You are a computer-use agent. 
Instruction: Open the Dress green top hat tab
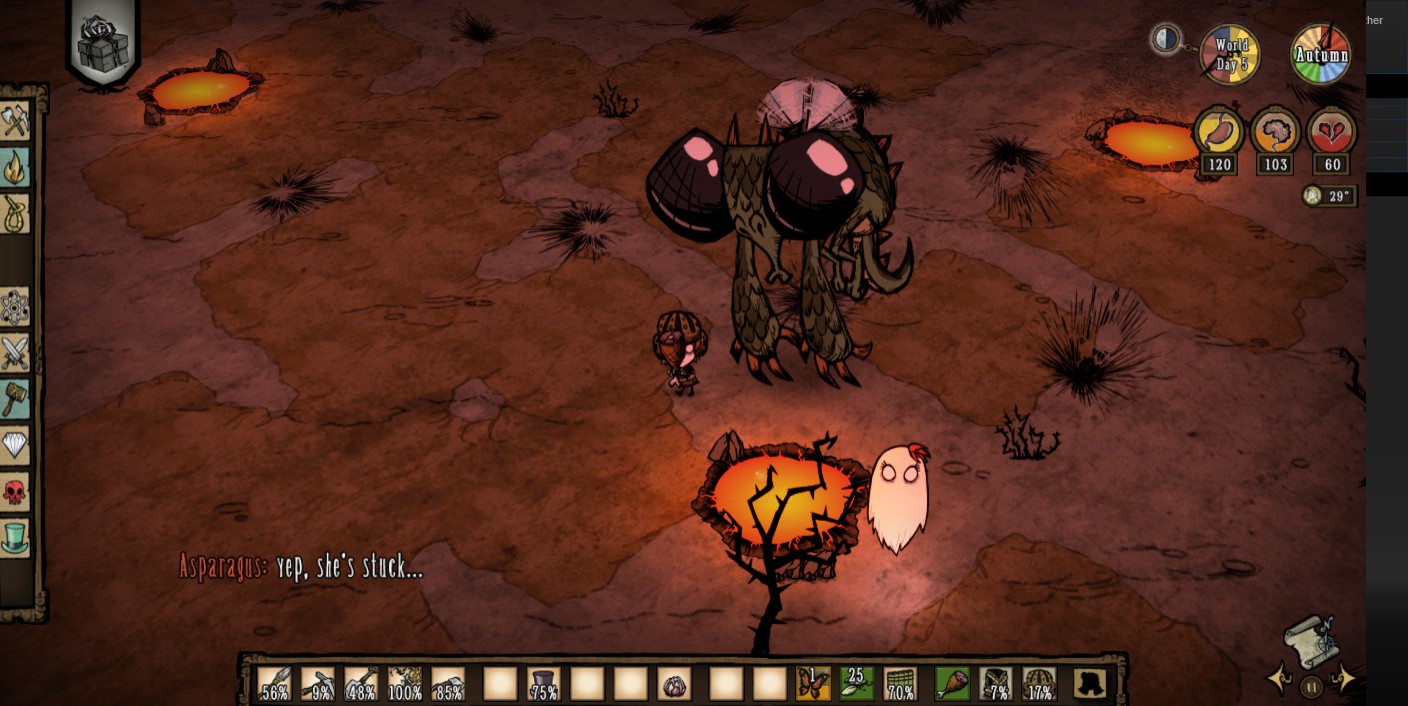point(15,537)
